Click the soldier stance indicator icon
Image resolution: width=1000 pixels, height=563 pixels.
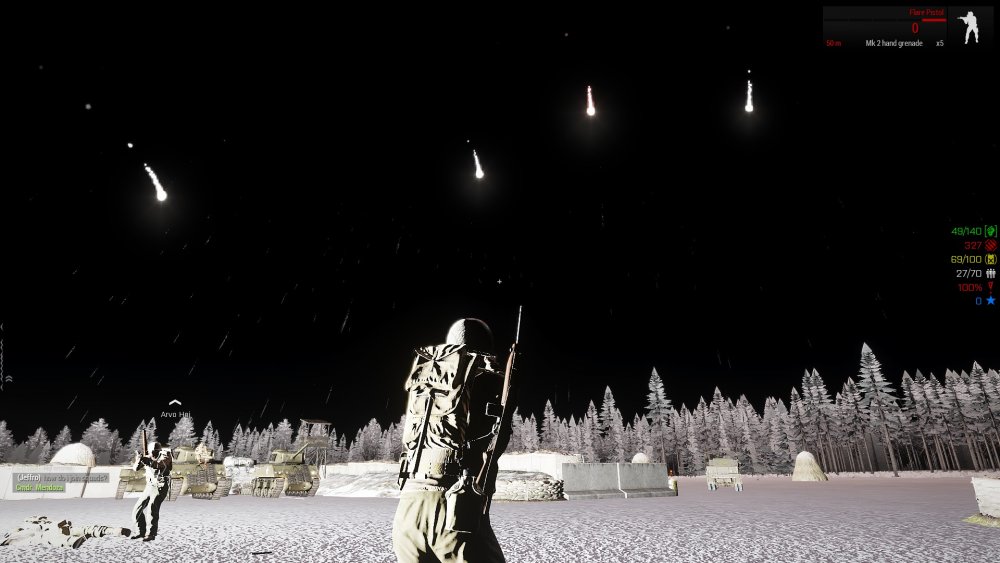point(969,27)
